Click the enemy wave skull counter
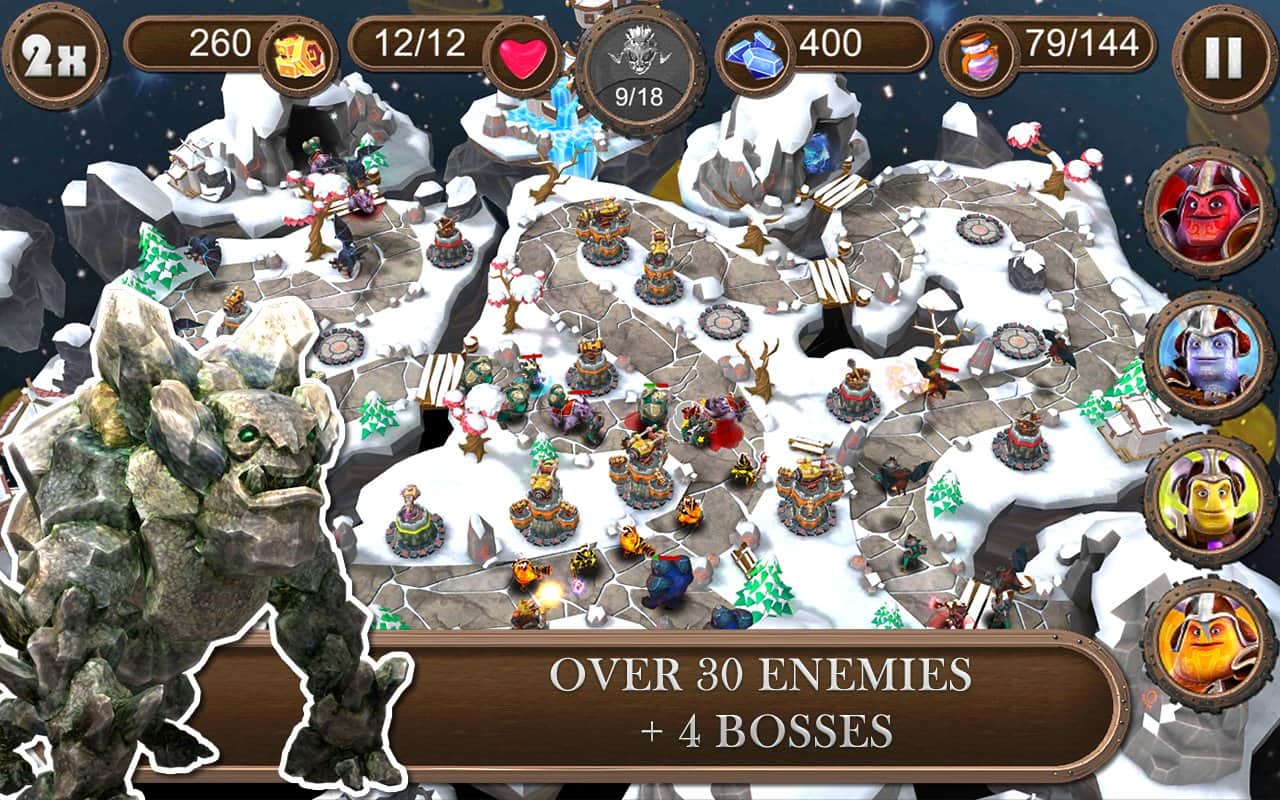1280x800 pixels. click(x=641, y=72)
